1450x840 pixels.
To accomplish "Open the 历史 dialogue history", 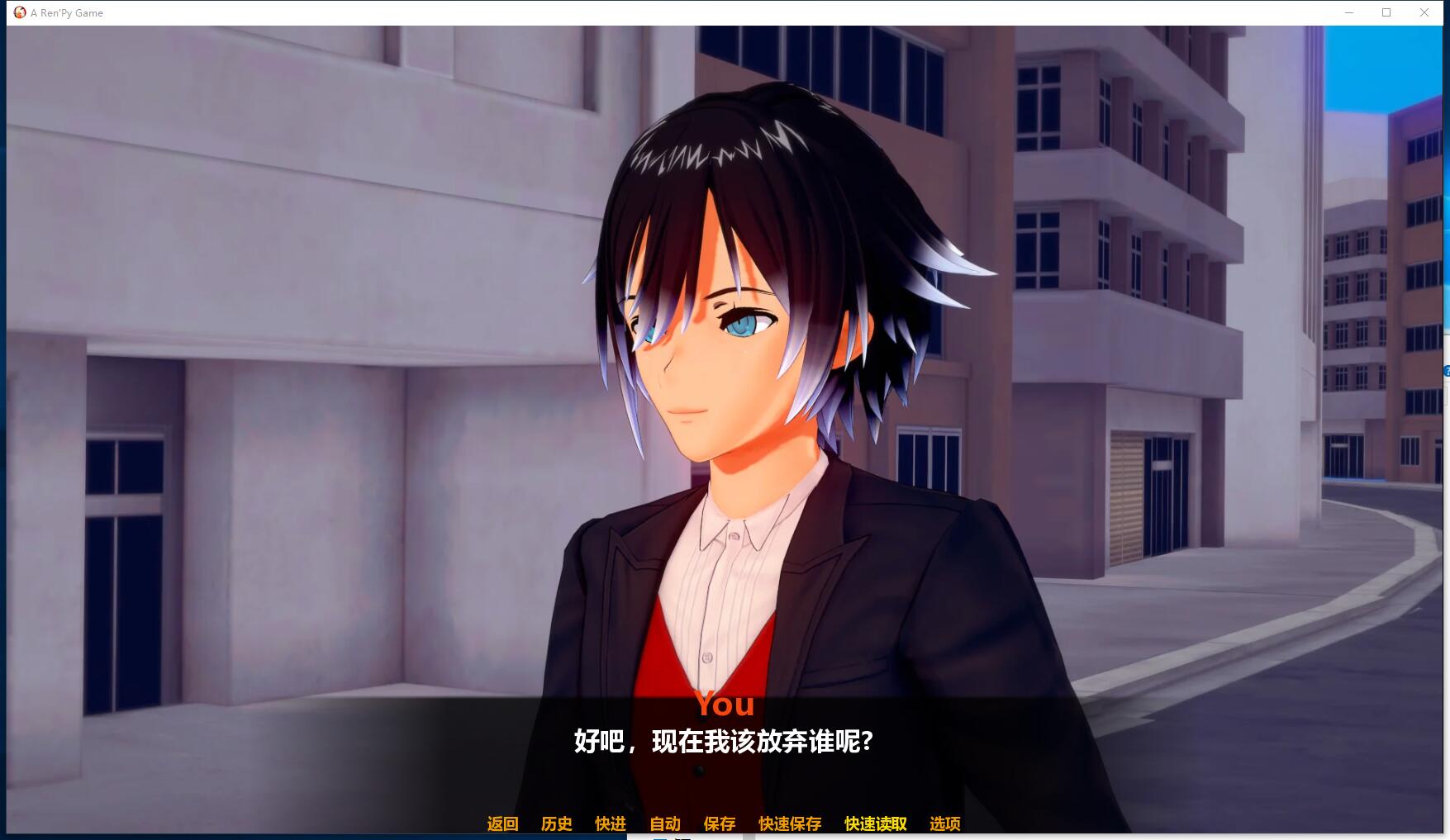I will pyautogui.click(x=555, y=823).
